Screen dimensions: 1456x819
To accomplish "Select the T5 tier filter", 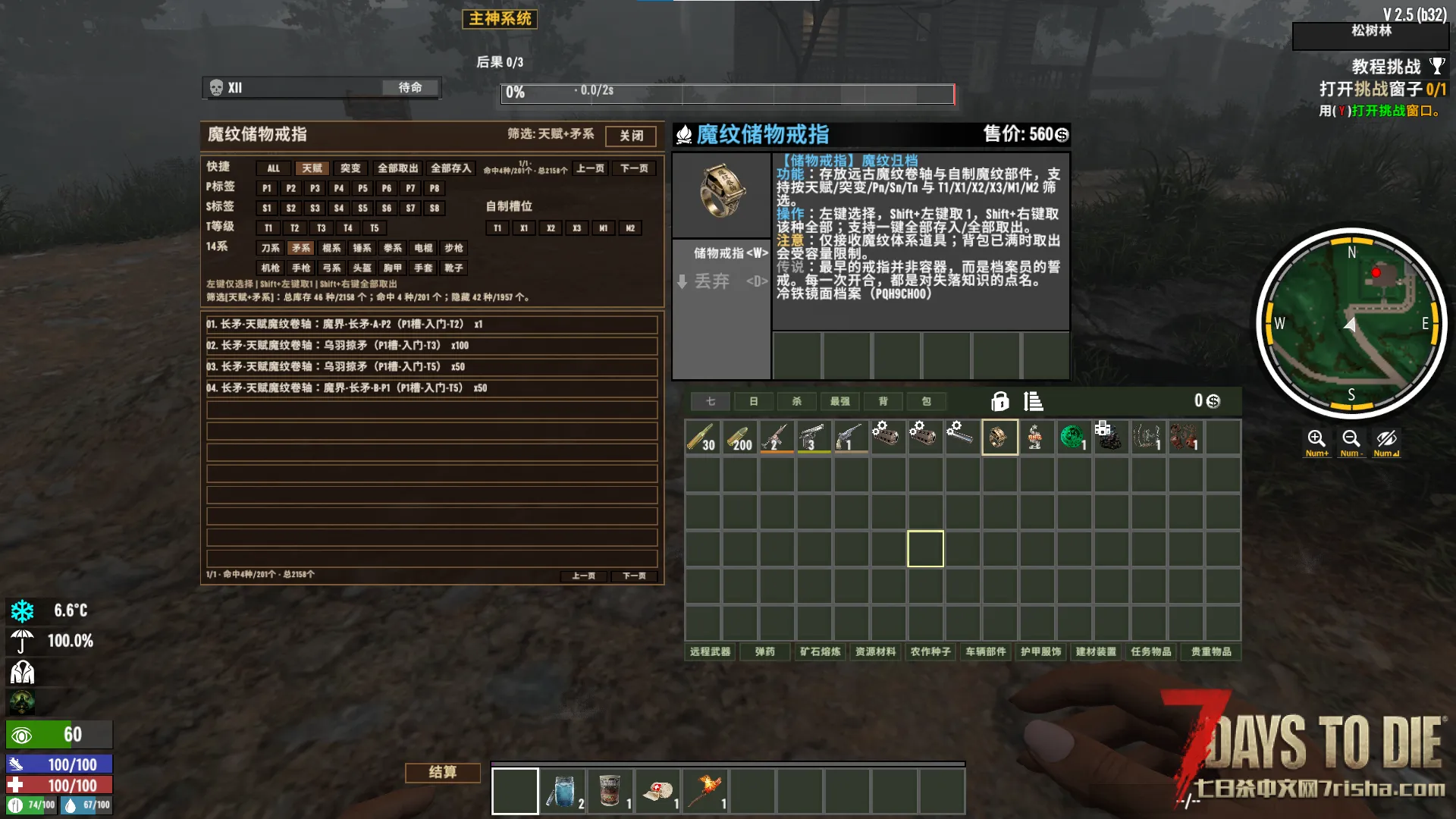I will [x=374, y=228].
